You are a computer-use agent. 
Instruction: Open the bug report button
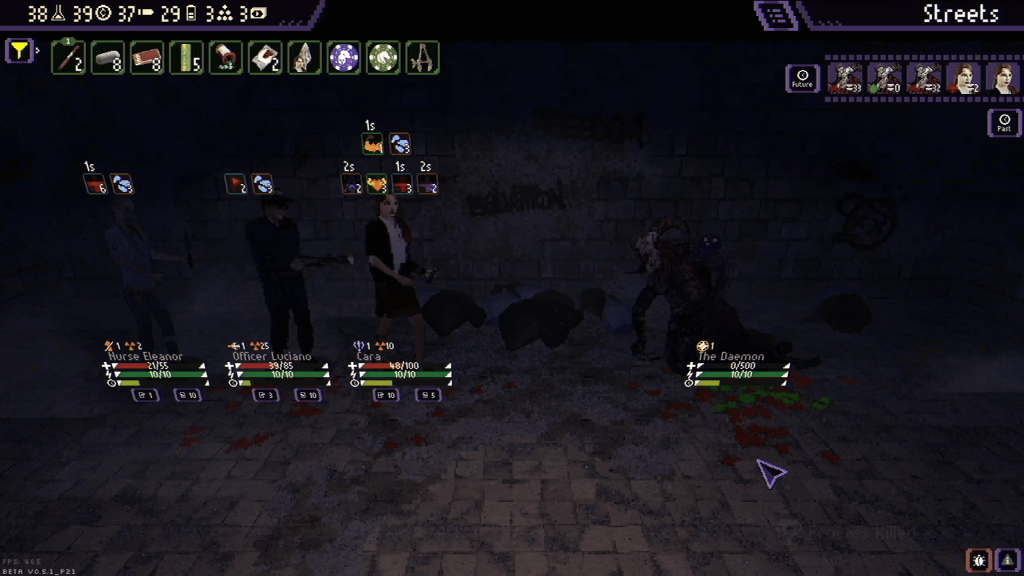coord(978,560)
